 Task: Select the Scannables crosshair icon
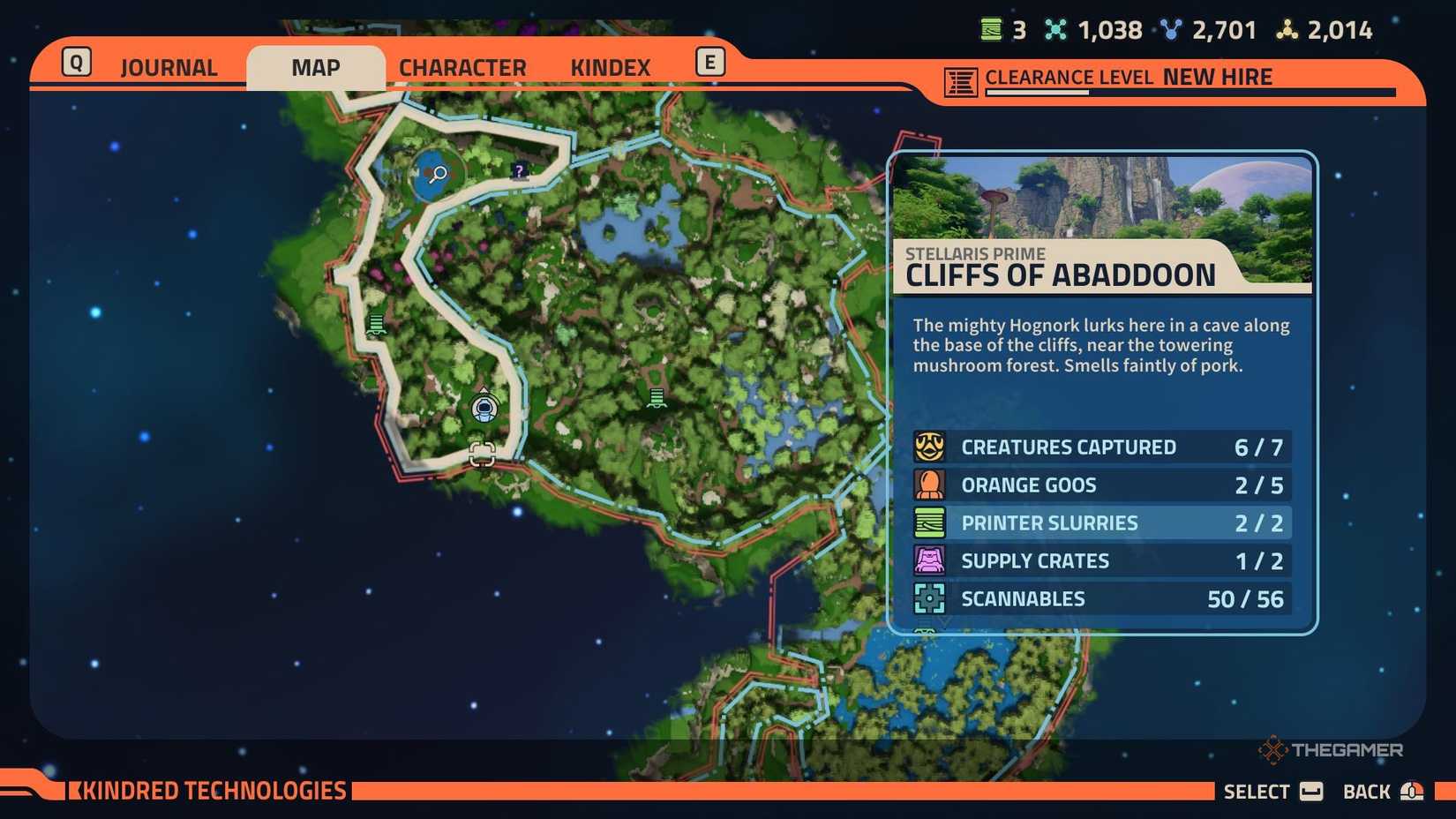pos(928,598)
